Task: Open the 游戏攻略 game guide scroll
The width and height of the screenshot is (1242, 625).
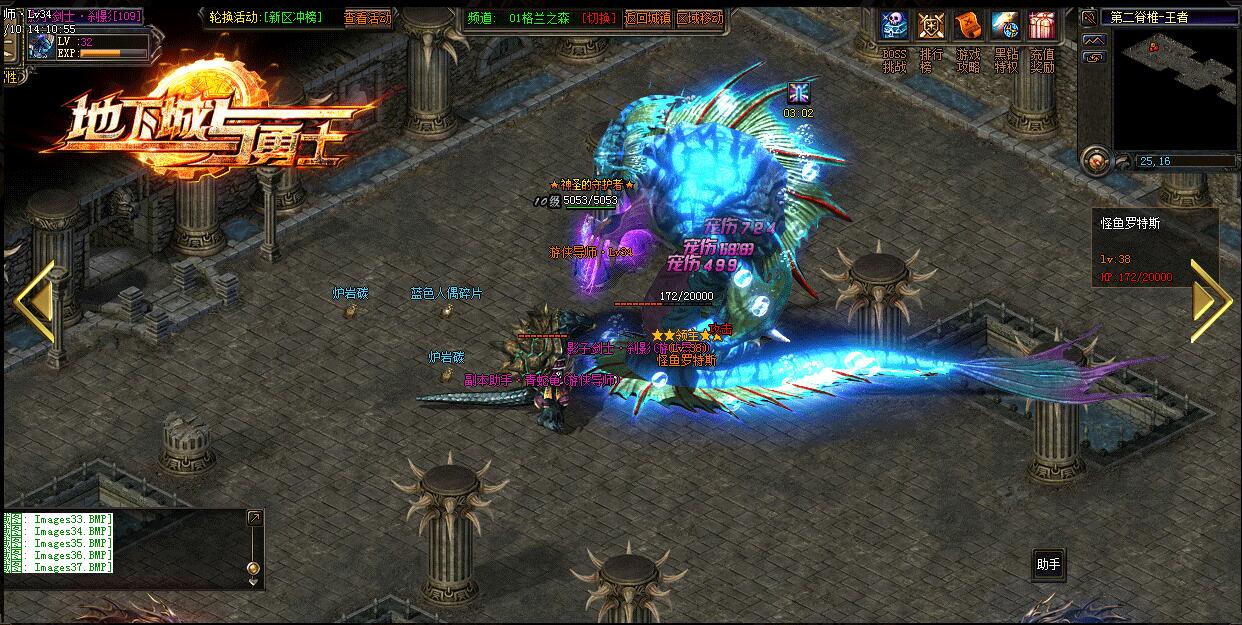Action: 968,25
